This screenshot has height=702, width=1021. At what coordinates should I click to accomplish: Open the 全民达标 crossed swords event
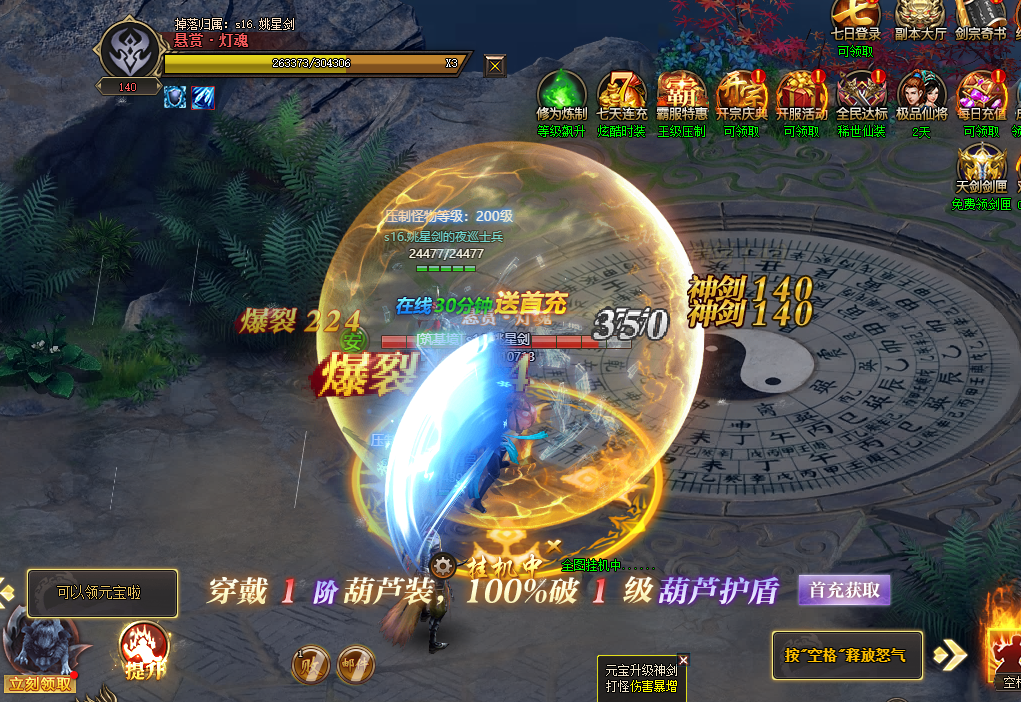(862, 93)
